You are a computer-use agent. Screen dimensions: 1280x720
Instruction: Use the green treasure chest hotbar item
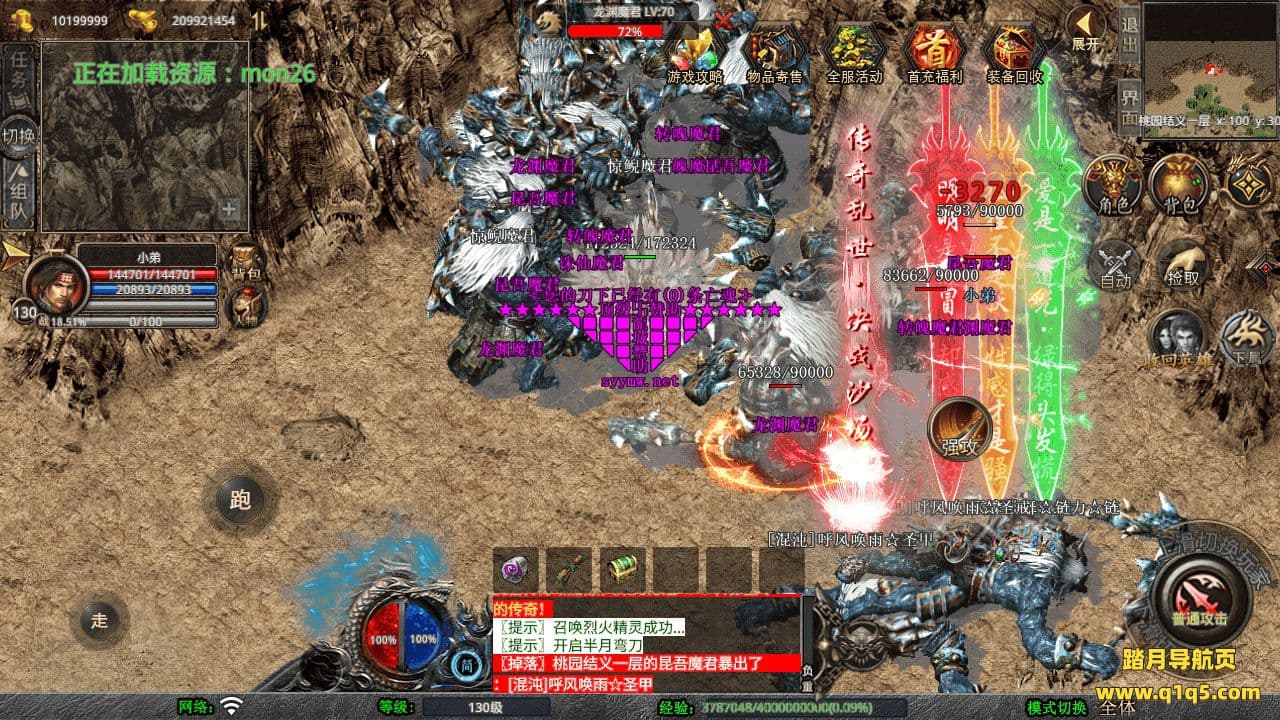[622, 569]
